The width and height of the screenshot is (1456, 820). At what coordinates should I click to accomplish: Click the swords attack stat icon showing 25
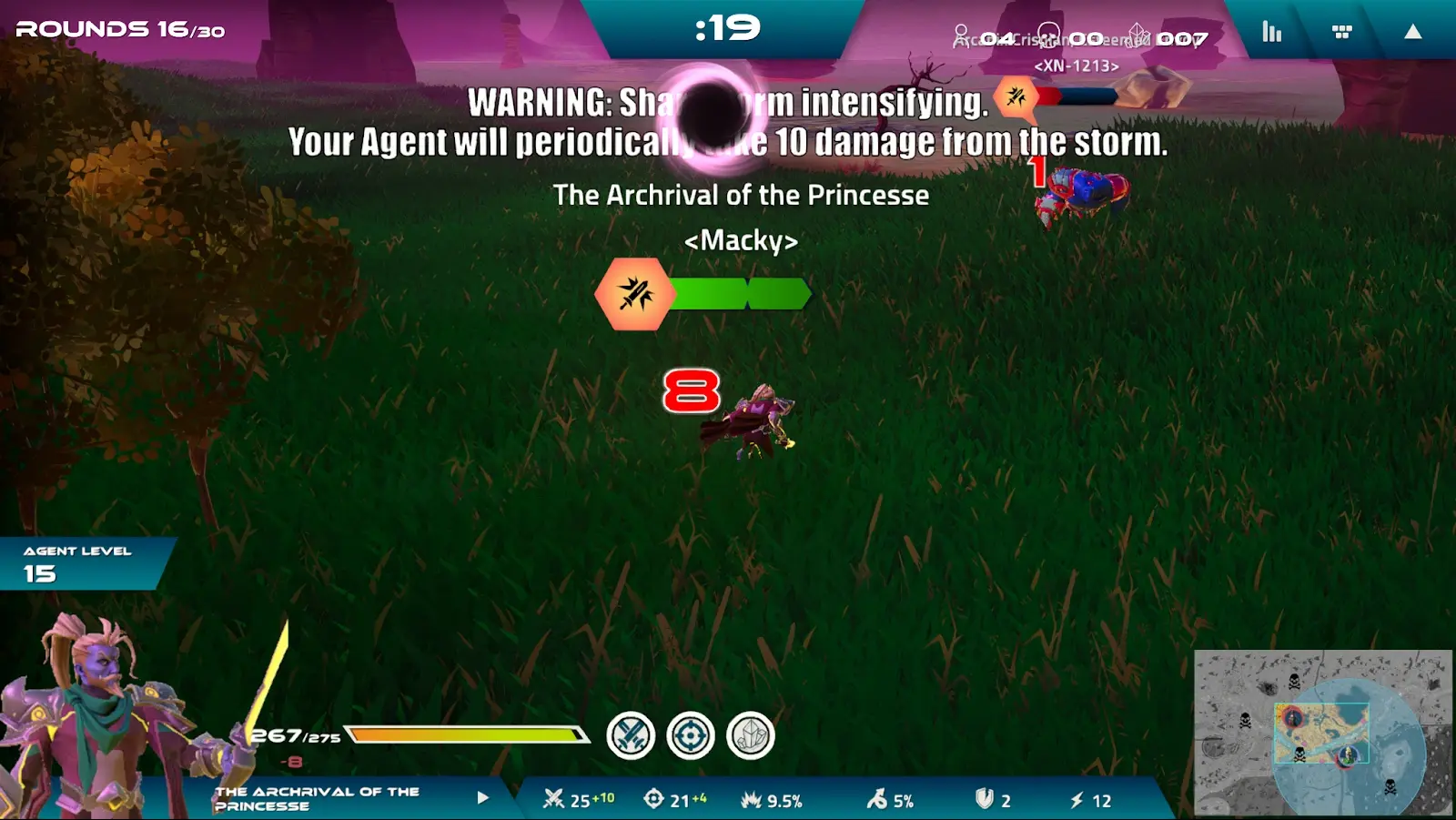tap(553, 801)
